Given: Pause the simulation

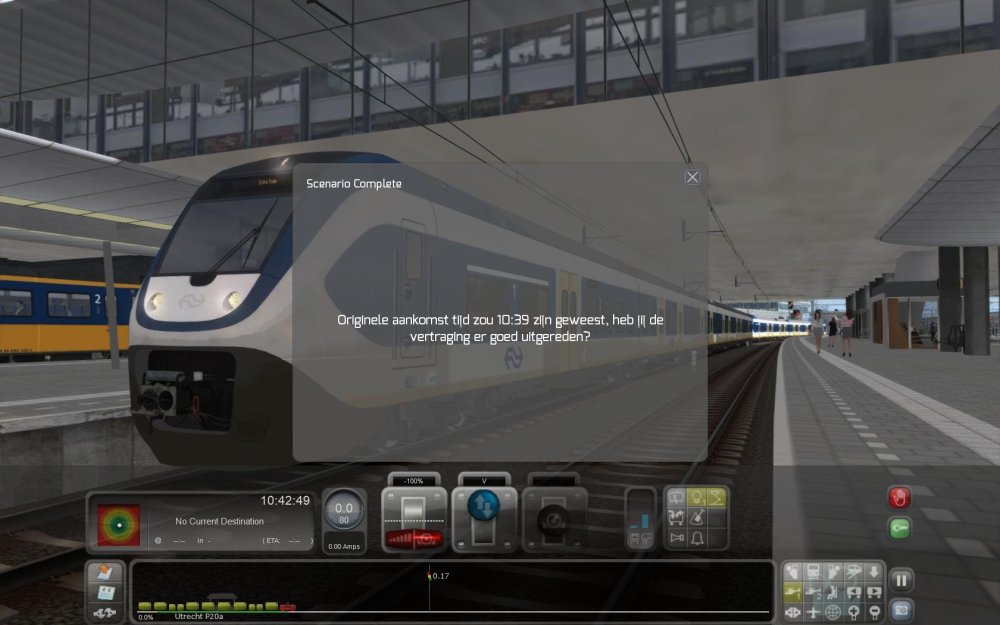Looking at the screenshot, I should [x=901, y=580].
